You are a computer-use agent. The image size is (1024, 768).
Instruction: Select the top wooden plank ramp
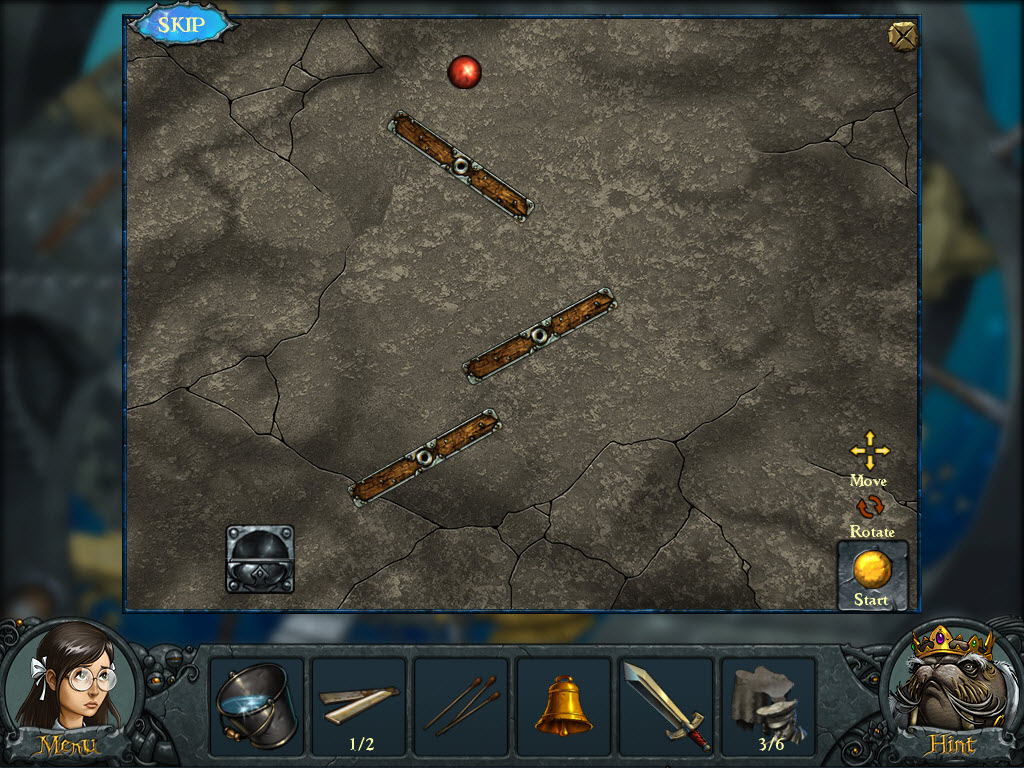460,166
